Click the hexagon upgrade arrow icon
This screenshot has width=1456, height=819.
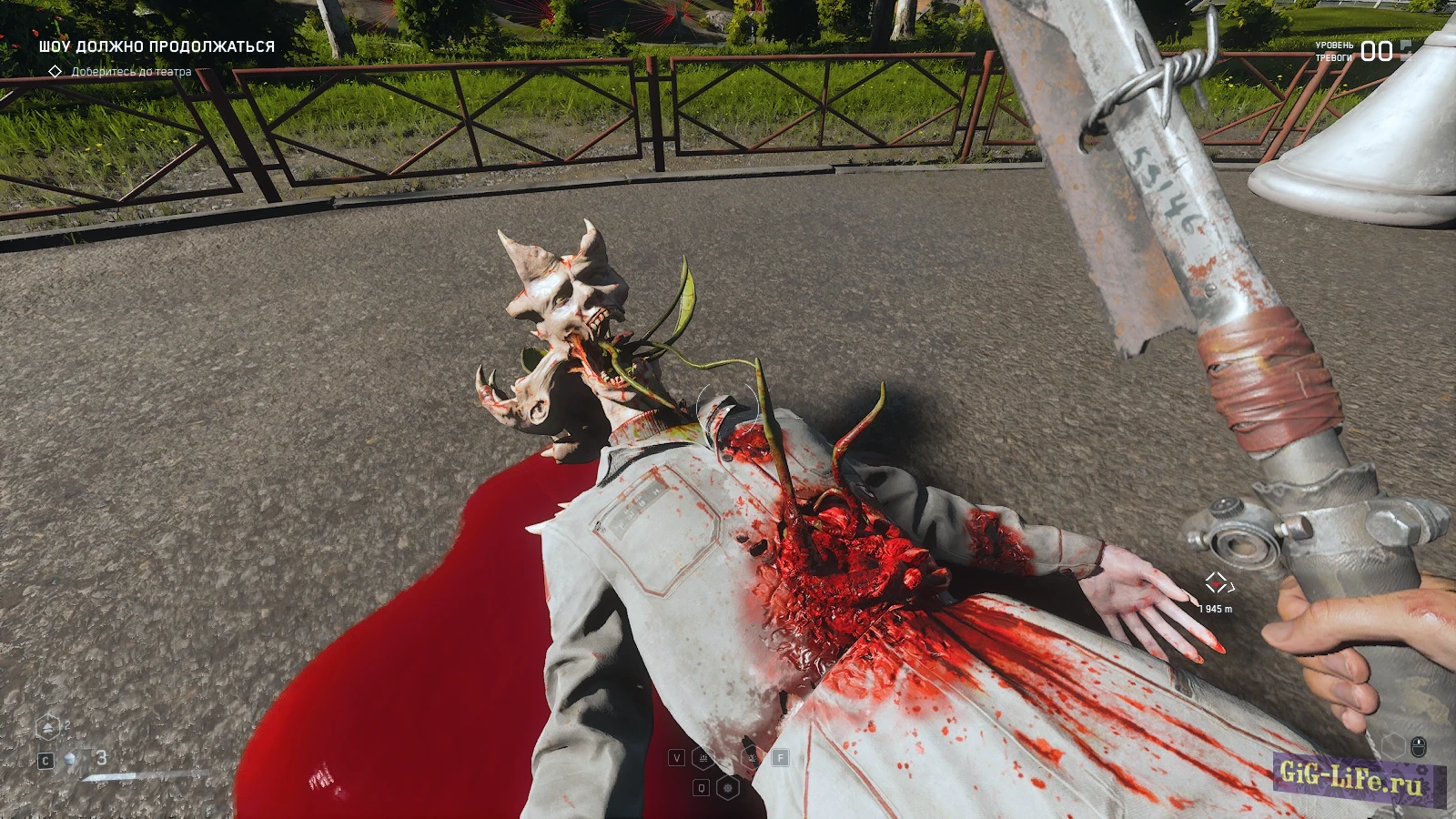tap(47, 727)
